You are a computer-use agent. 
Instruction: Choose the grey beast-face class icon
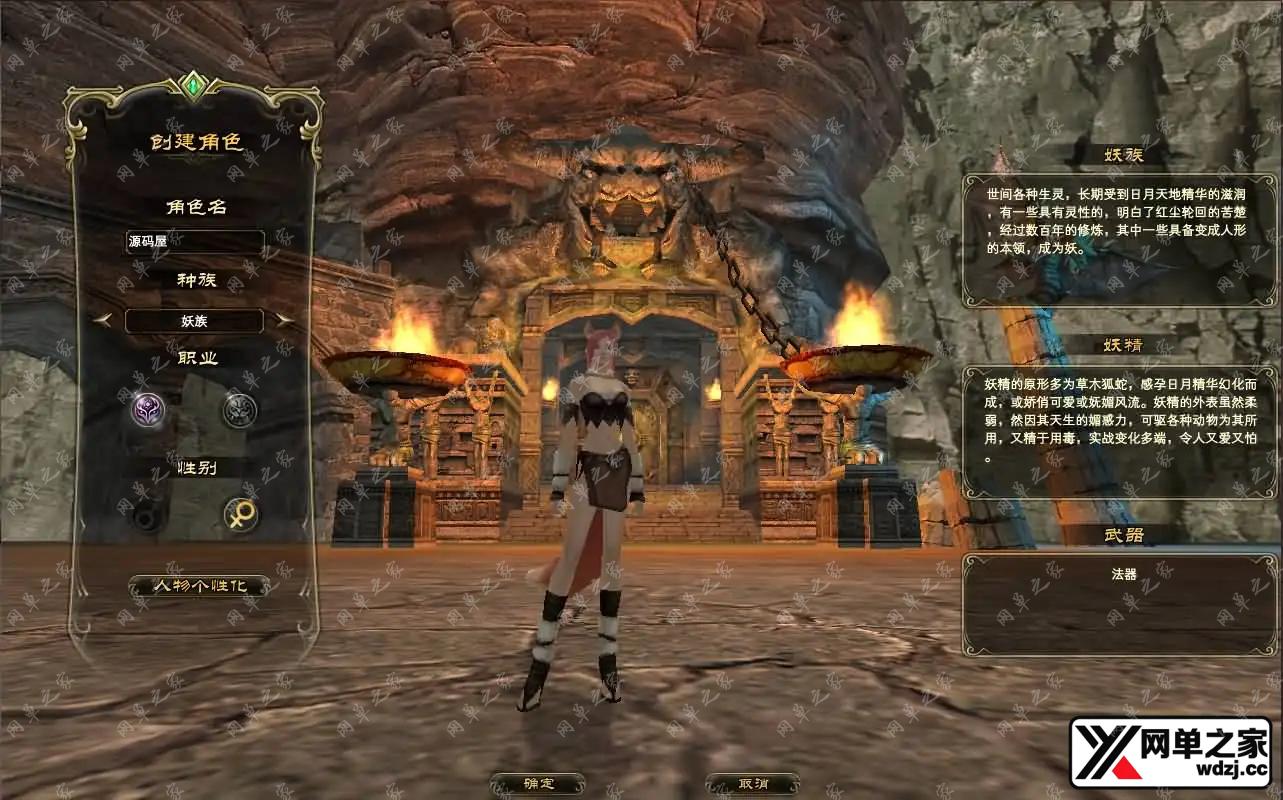(x=239, y=410)
